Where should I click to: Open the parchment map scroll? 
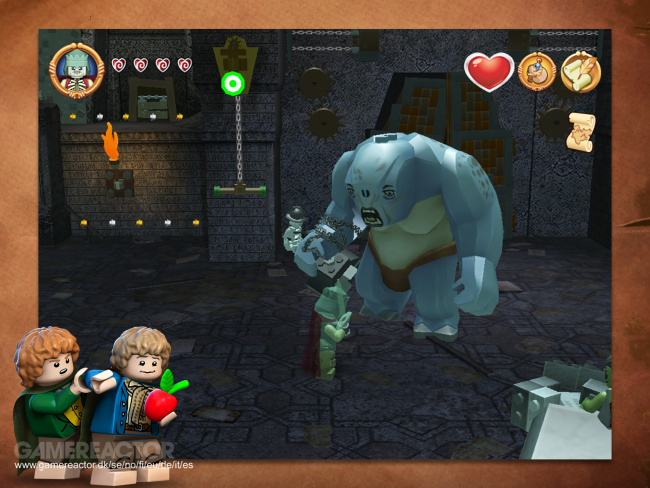580,132
